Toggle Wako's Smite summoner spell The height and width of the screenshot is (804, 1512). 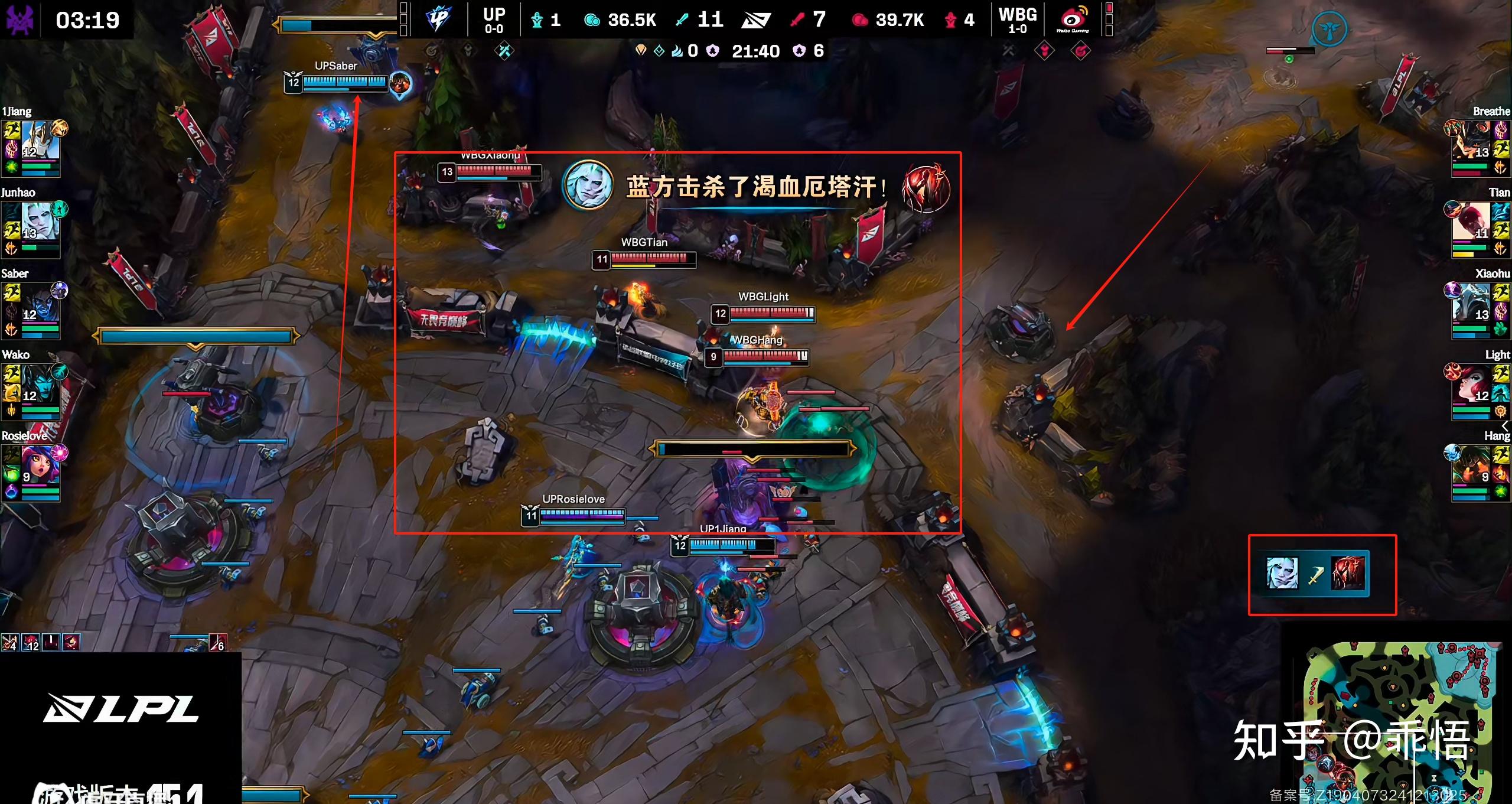point(11,393)
